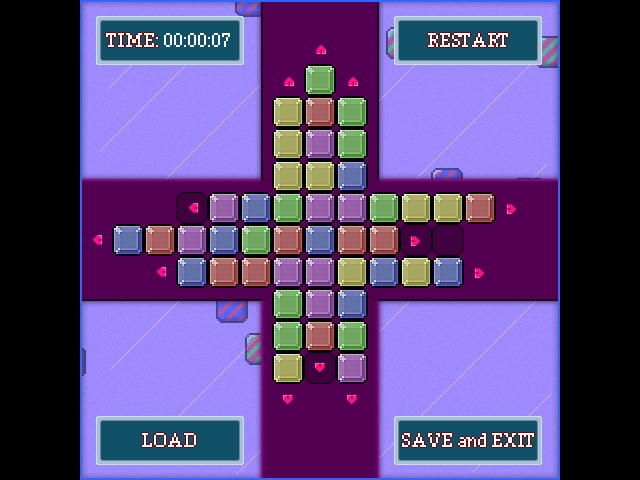
Task: Move the bottom row right via its arrow
Action: [479, 272]
